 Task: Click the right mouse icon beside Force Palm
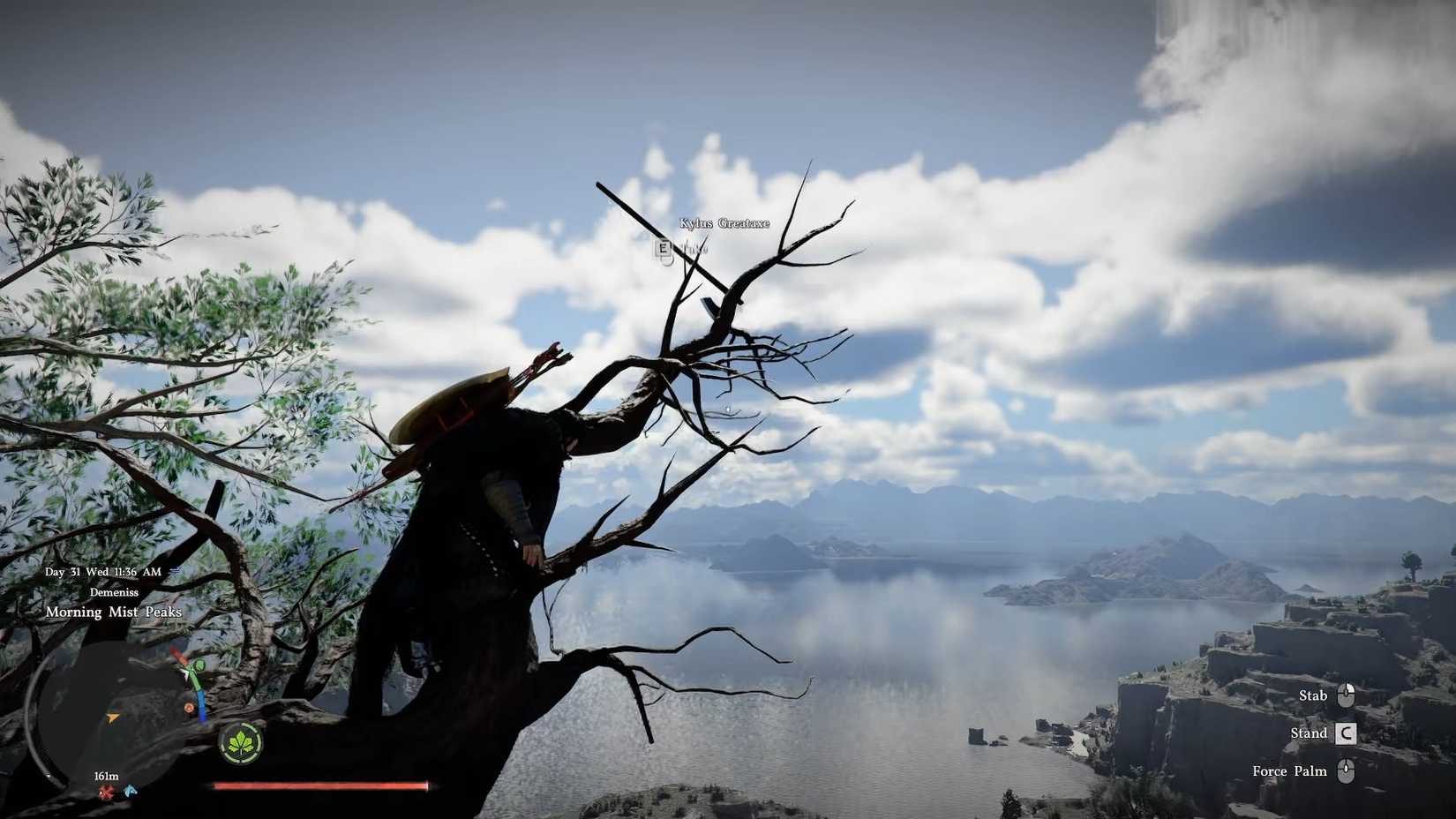(1346, 771)
